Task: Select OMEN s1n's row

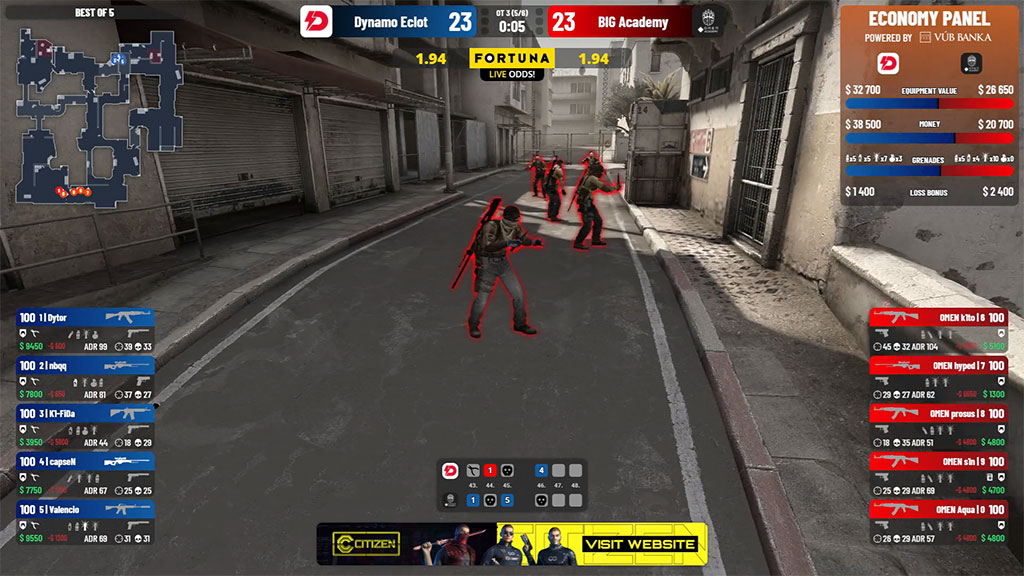Action: click(x=938, y=475)
